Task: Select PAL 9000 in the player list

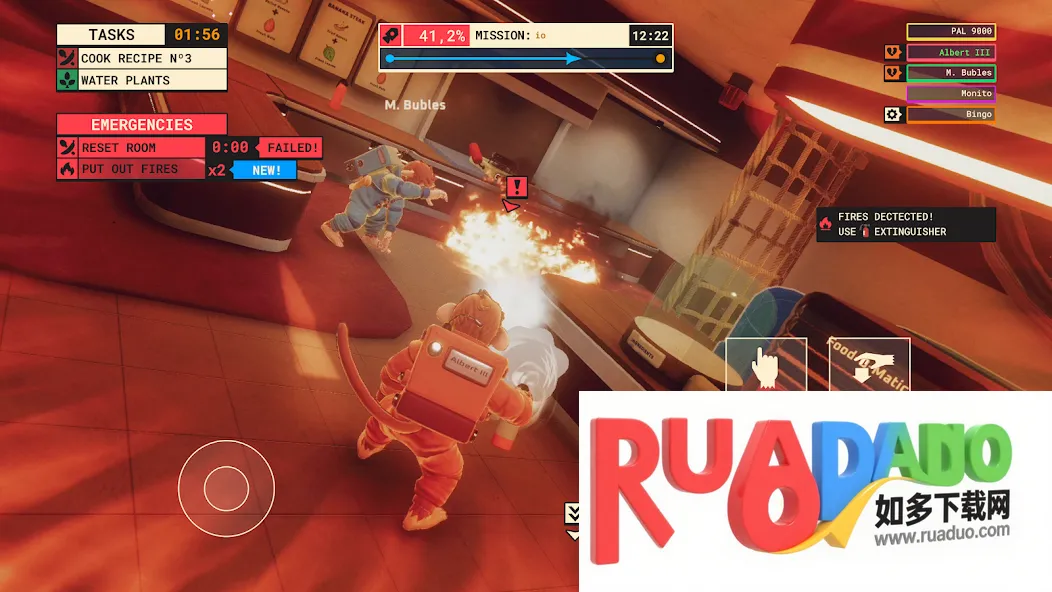Action: click(951, 32)
